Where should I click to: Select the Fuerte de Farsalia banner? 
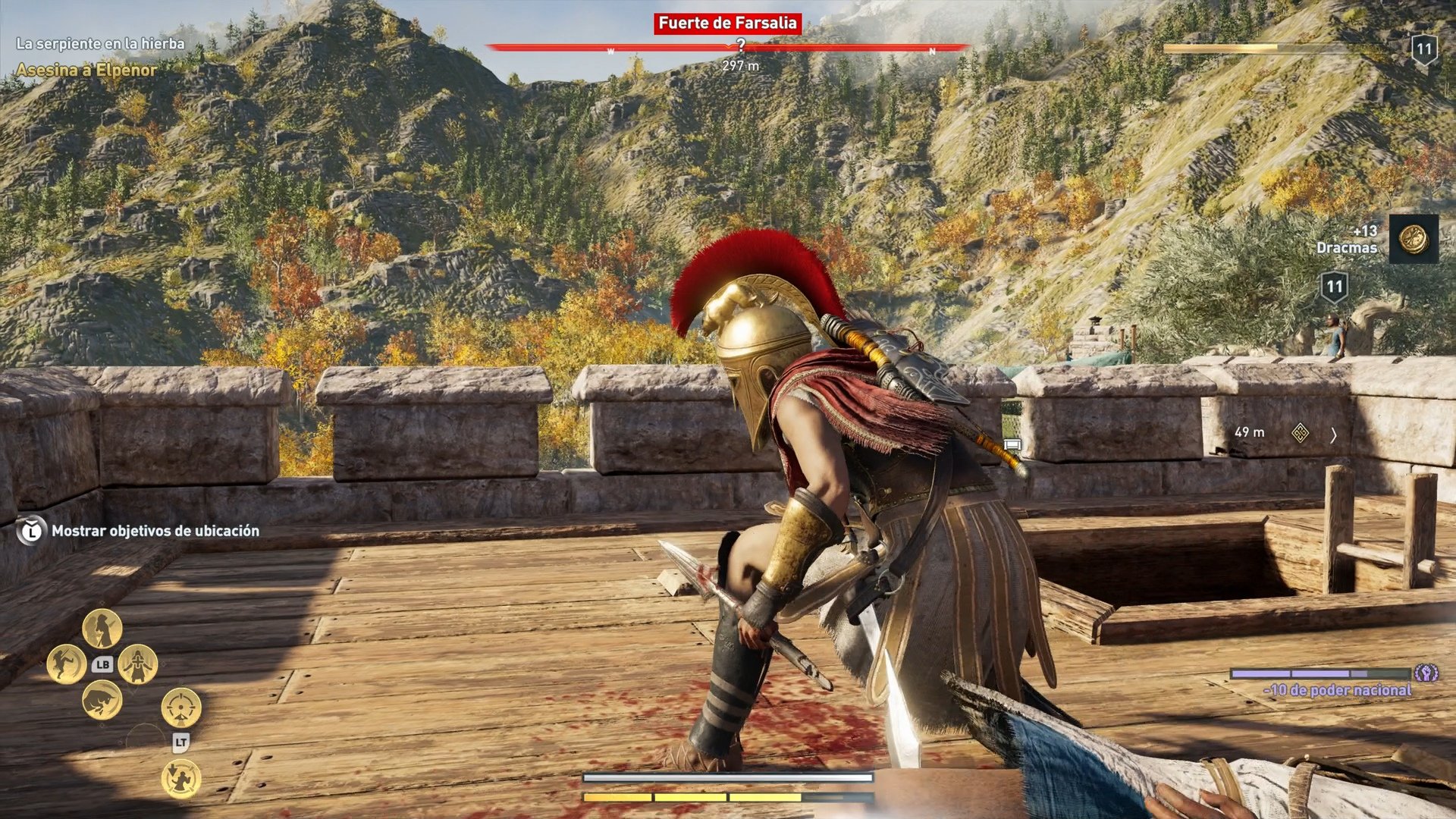click(727, 24)
